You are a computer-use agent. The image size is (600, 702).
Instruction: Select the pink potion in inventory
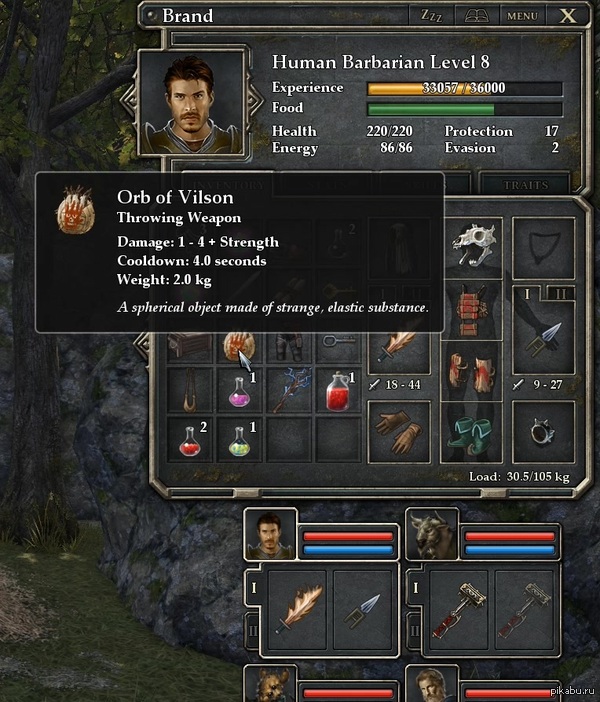240,390
